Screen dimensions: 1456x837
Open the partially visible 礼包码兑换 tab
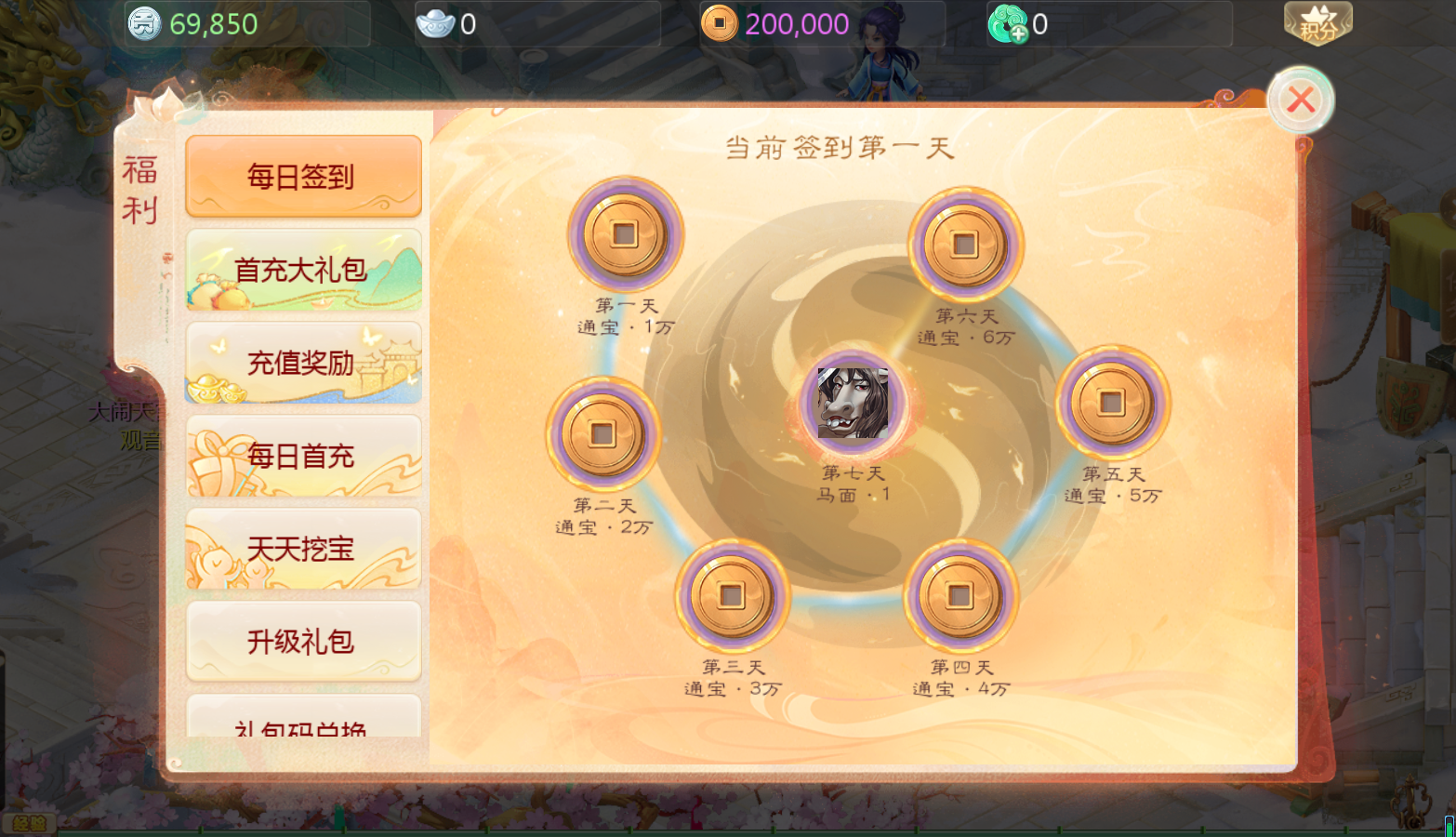pyautogui.click(x=303, y=722)
